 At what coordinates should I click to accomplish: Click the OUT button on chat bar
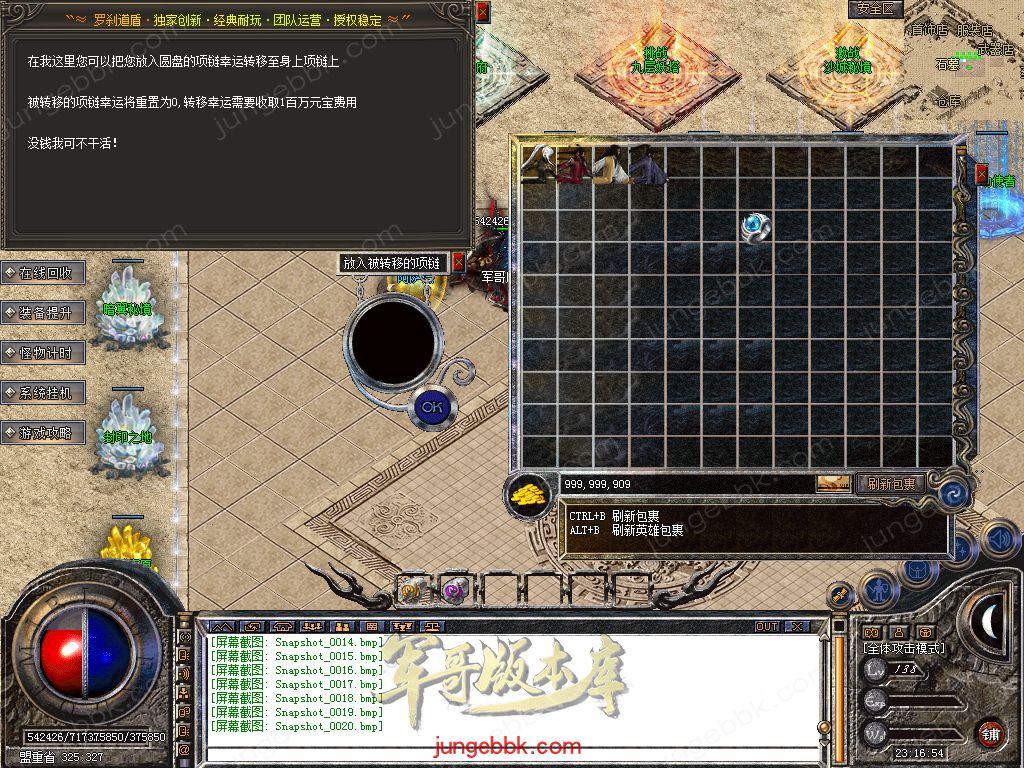coord(767,627)
